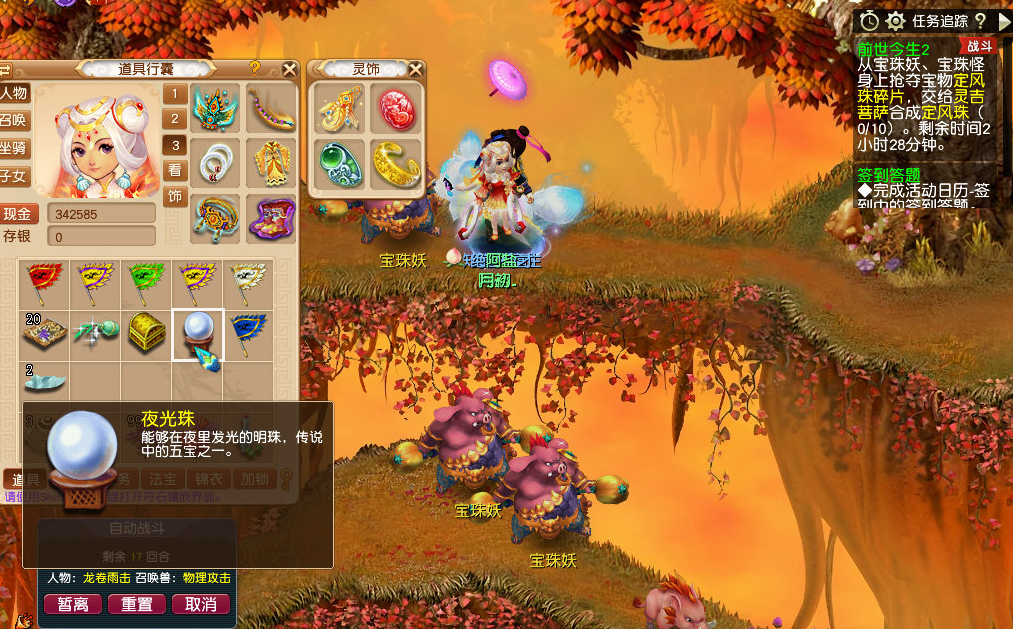
Task: Select equipment set 2 button
Action: 175,119
